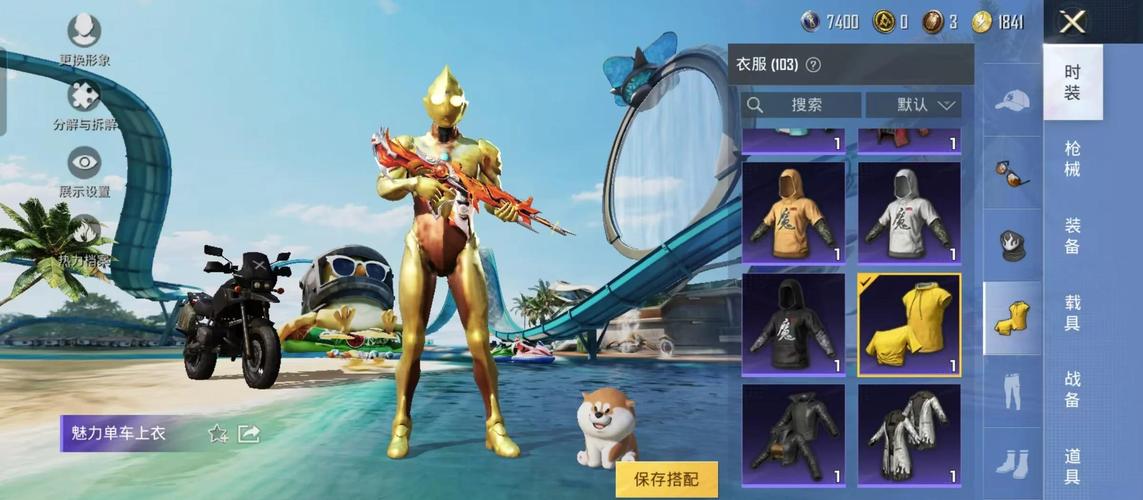Switch to the 道具 items tab
1143x500 pixels.
click(1072, 466)
